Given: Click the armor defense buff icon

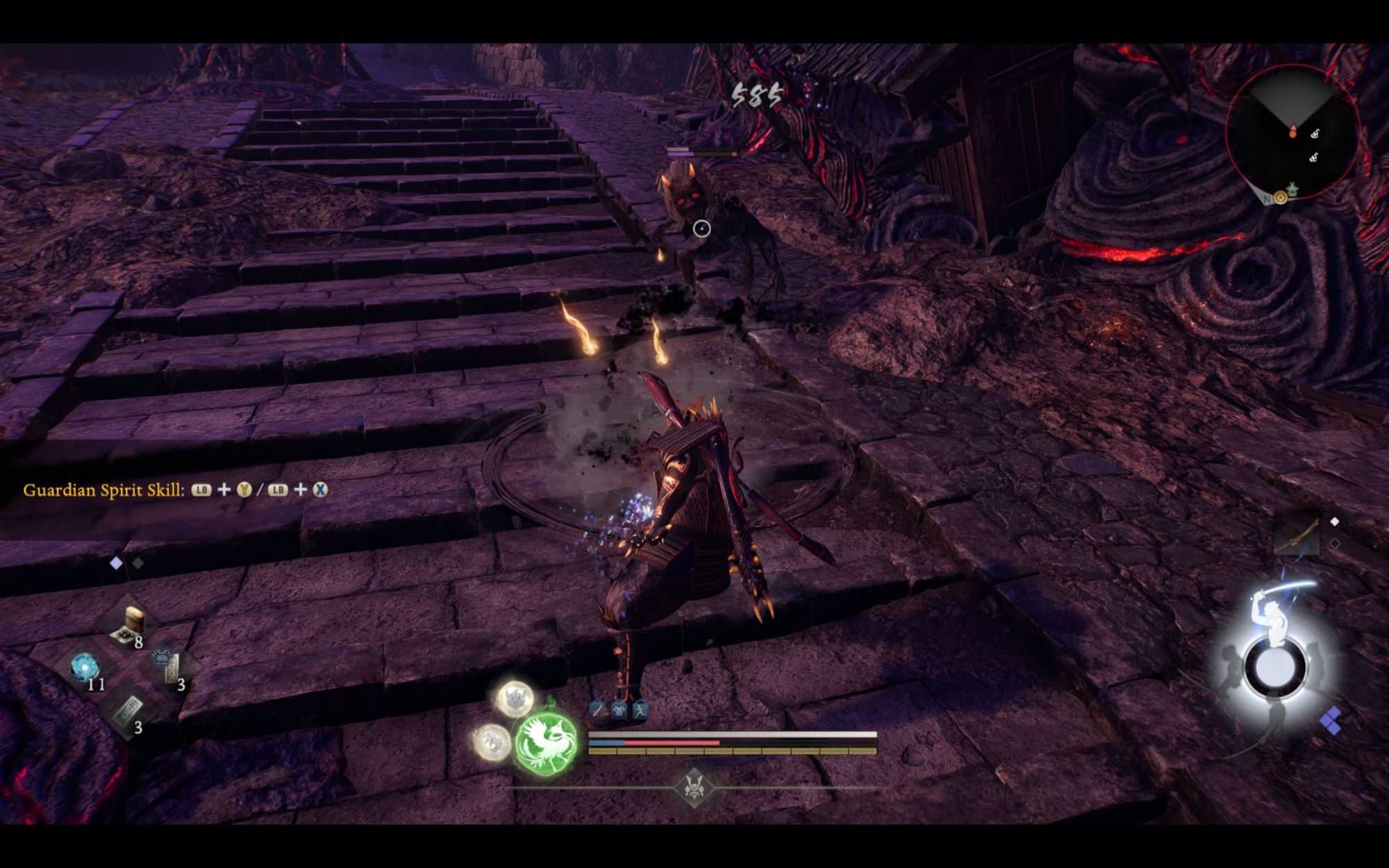Looking at the screenshot, I should coord(619,710).
